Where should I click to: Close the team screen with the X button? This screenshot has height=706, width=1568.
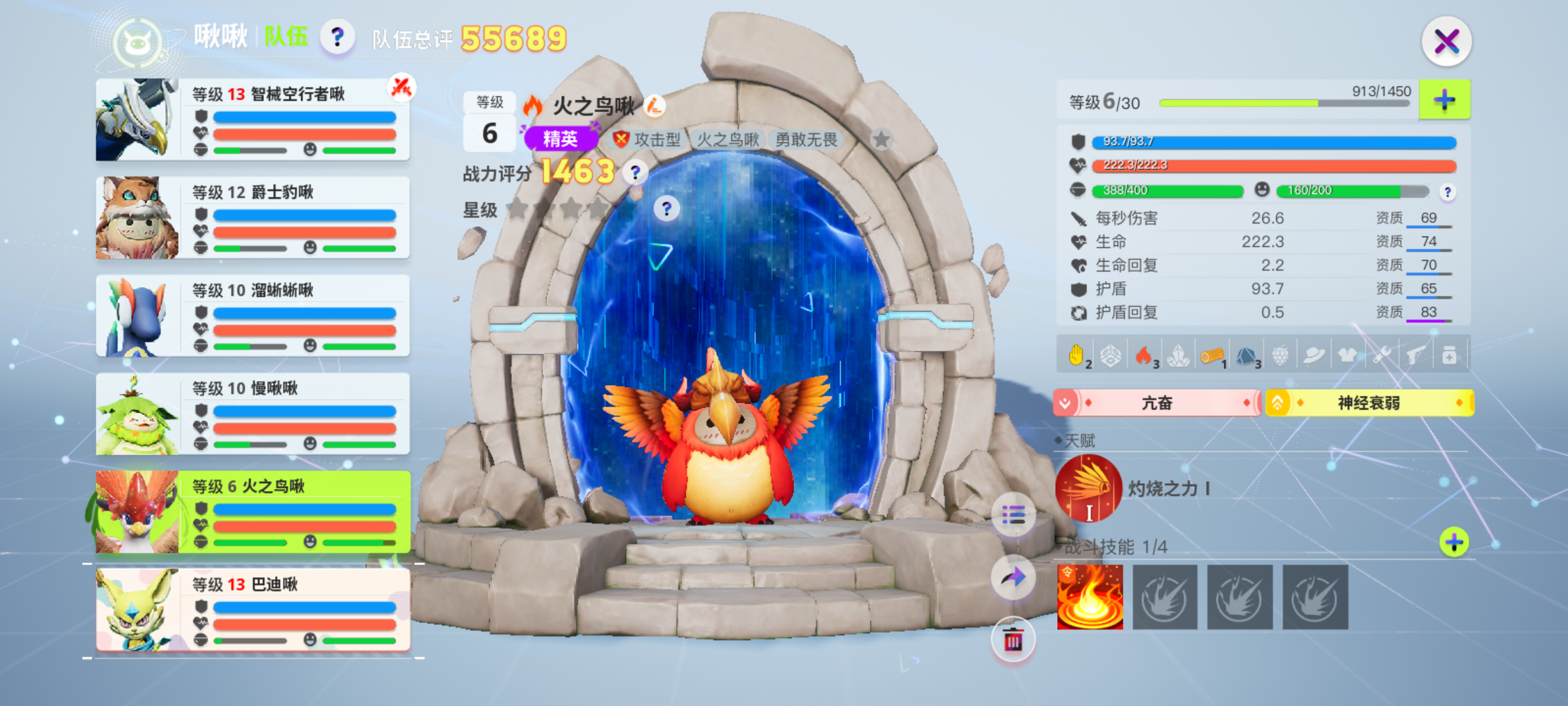[1446, 42]
